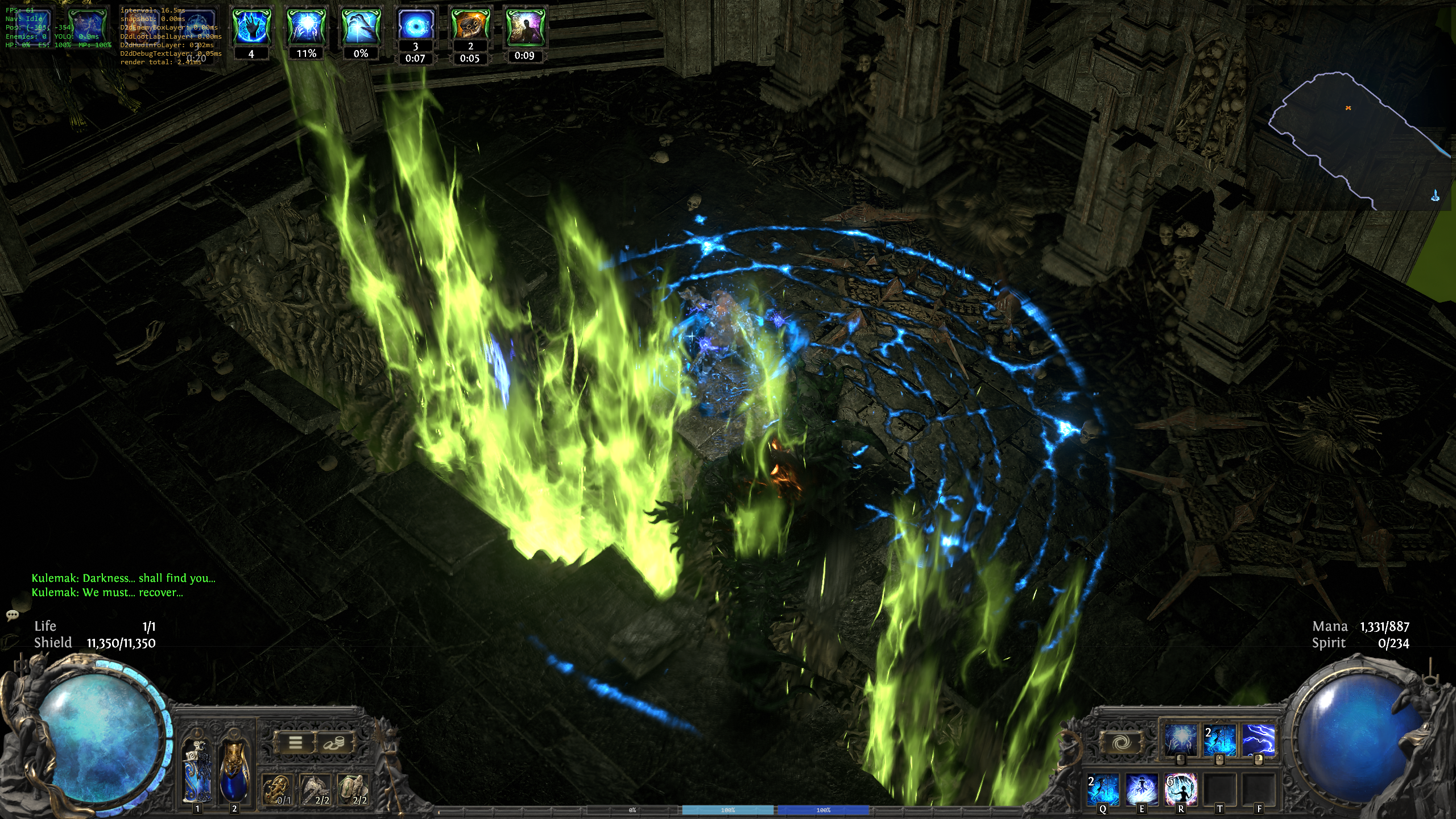Image resolution: width=1456 pixels, height=819 pixels.
Task: Activate the glowing orb between hands skill
Action: point(1181,741)
